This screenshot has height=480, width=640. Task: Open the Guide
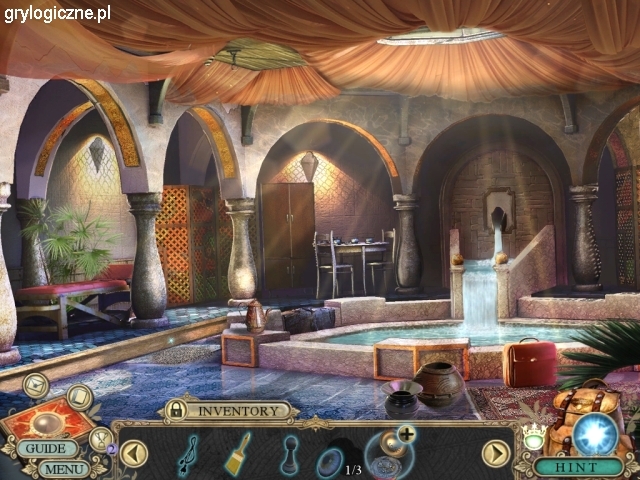(45, 449)
